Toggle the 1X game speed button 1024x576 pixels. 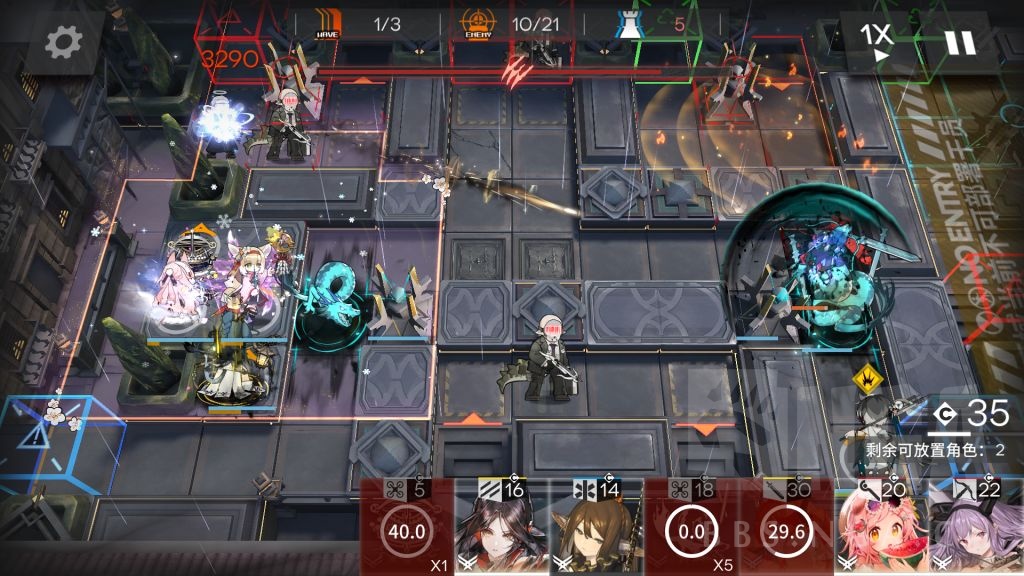click(x=876, y=41)
